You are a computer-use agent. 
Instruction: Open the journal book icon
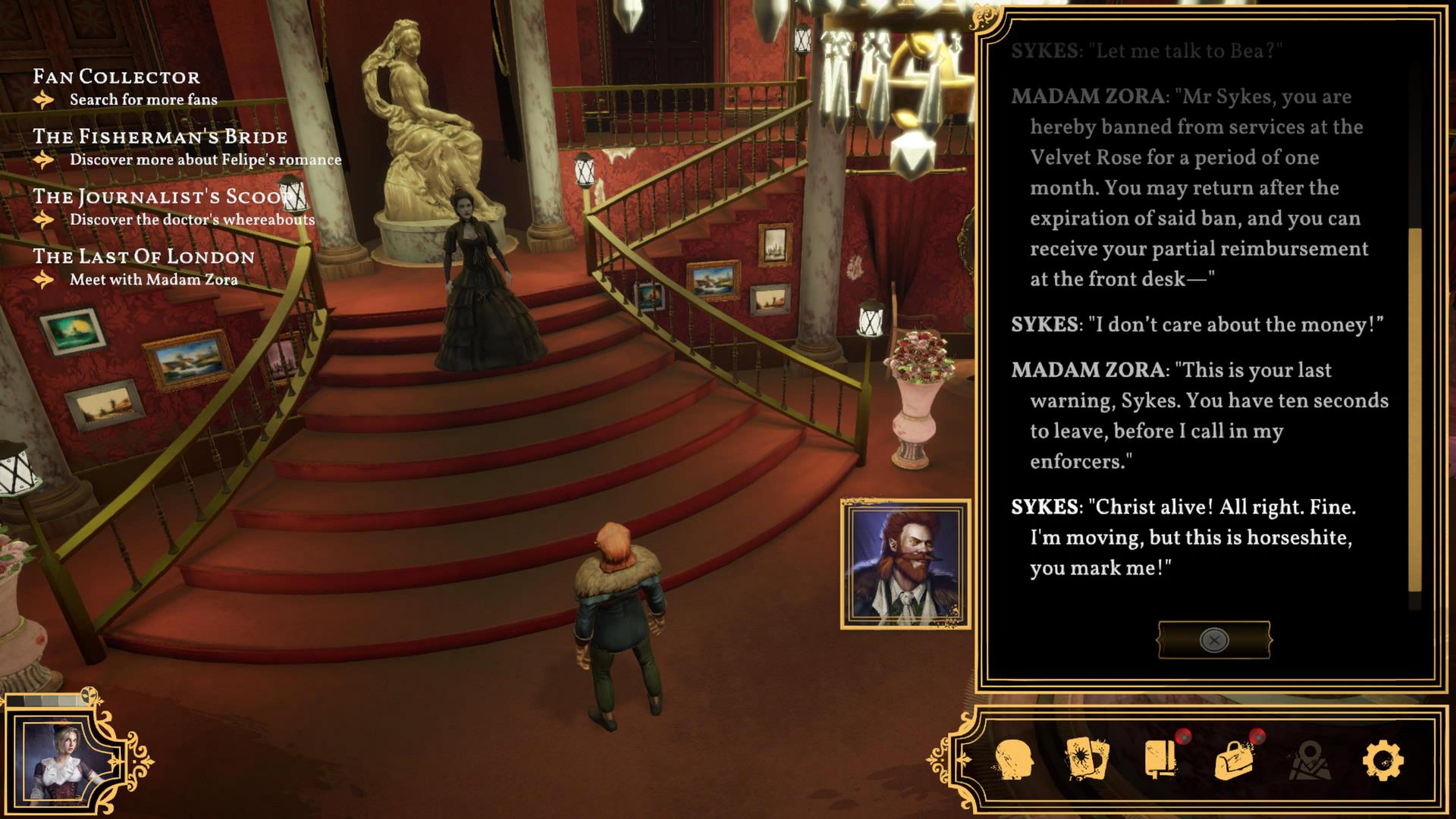[x=1160, y=759]
